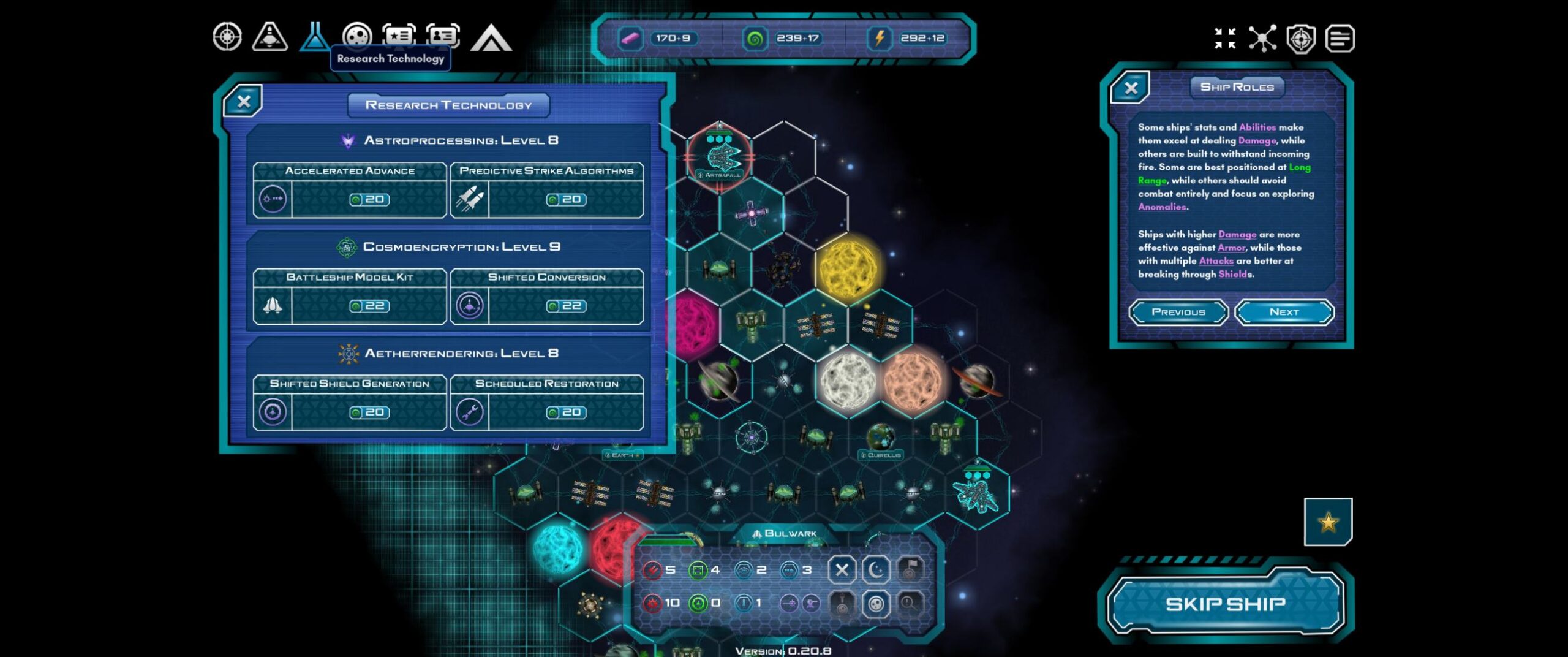This screenshot has height=657, width=1568.
Task: Research Accelerated Advance technology
Action: (350, 190)
